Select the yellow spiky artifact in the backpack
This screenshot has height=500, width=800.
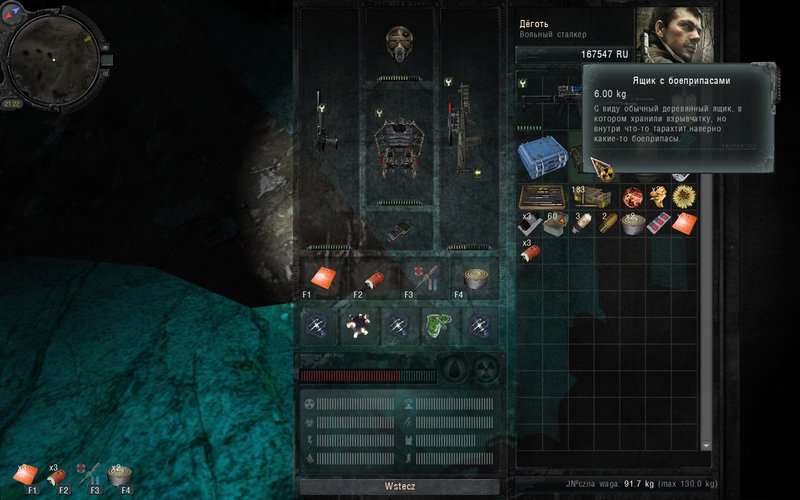point(684,196)
